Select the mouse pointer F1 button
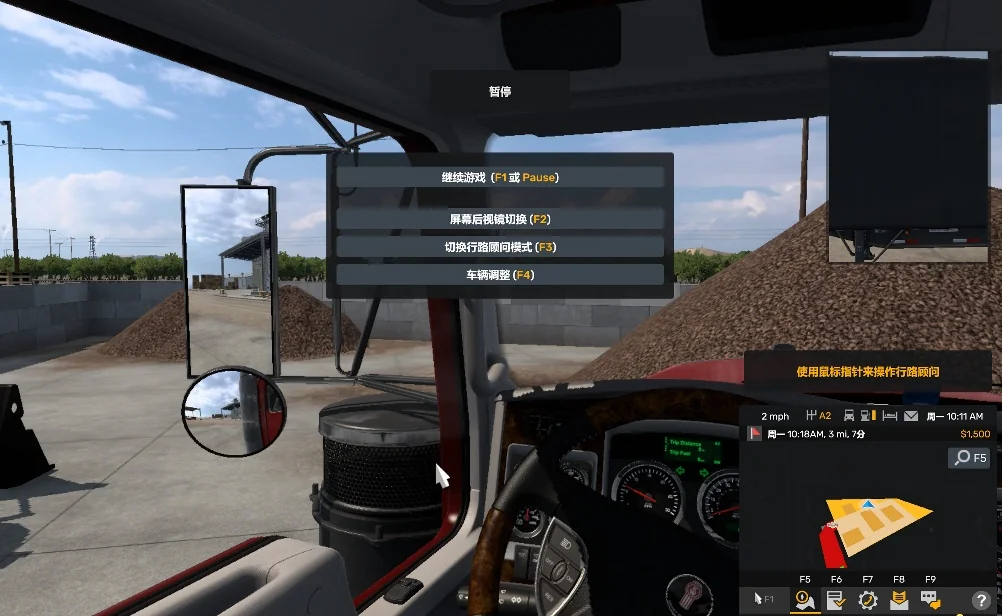The width and height of the screenshot is (1003, 616). click(764, 600)
